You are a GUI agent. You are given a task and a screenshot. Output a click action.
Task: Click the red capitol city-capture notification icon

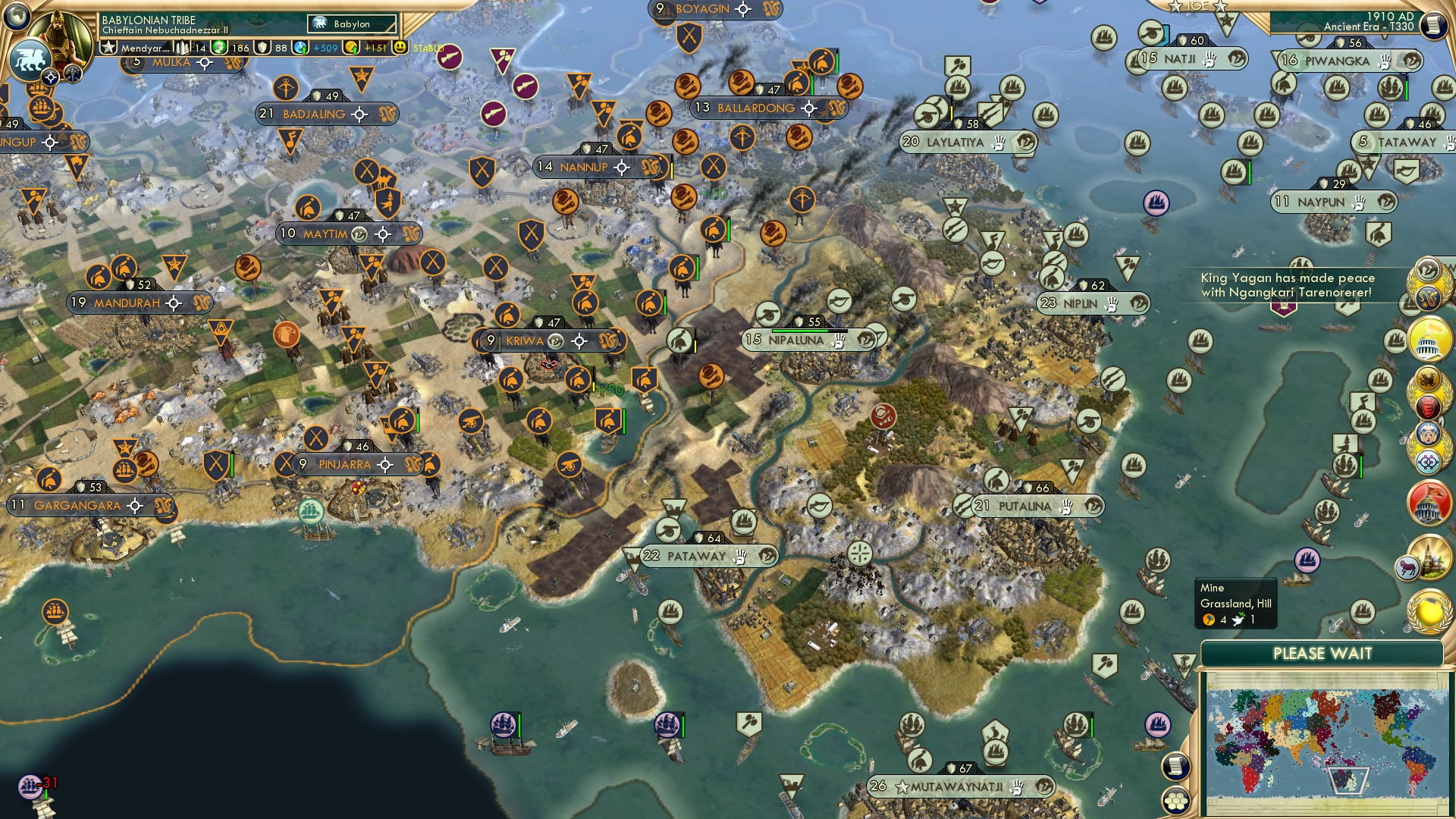(x=1427, y=503)
